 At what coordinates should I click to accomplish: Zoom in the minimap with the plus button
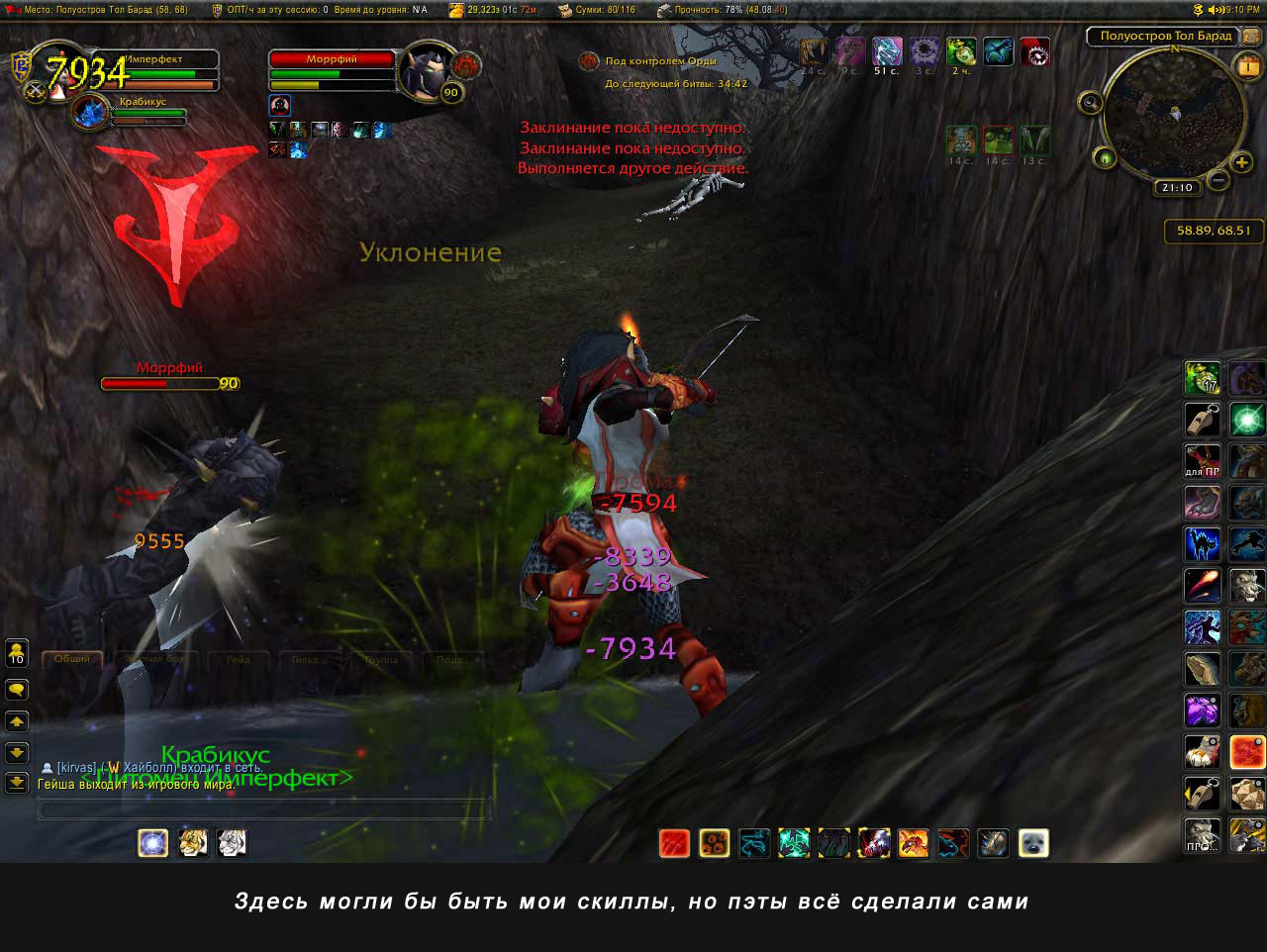click(1242, 162)
